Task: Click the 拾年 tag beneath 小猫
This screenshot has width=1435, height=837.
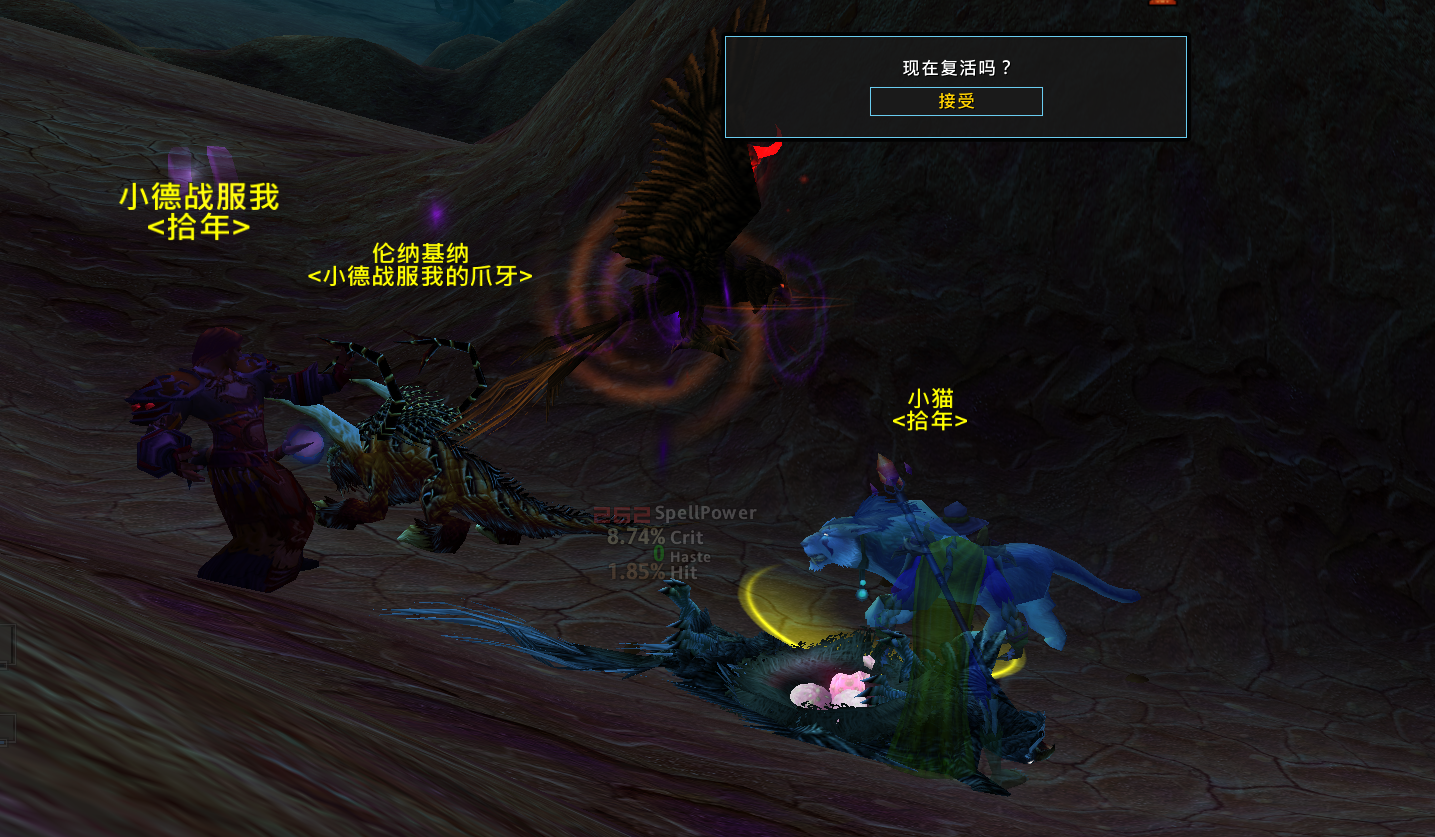Action: coord(931,422)
